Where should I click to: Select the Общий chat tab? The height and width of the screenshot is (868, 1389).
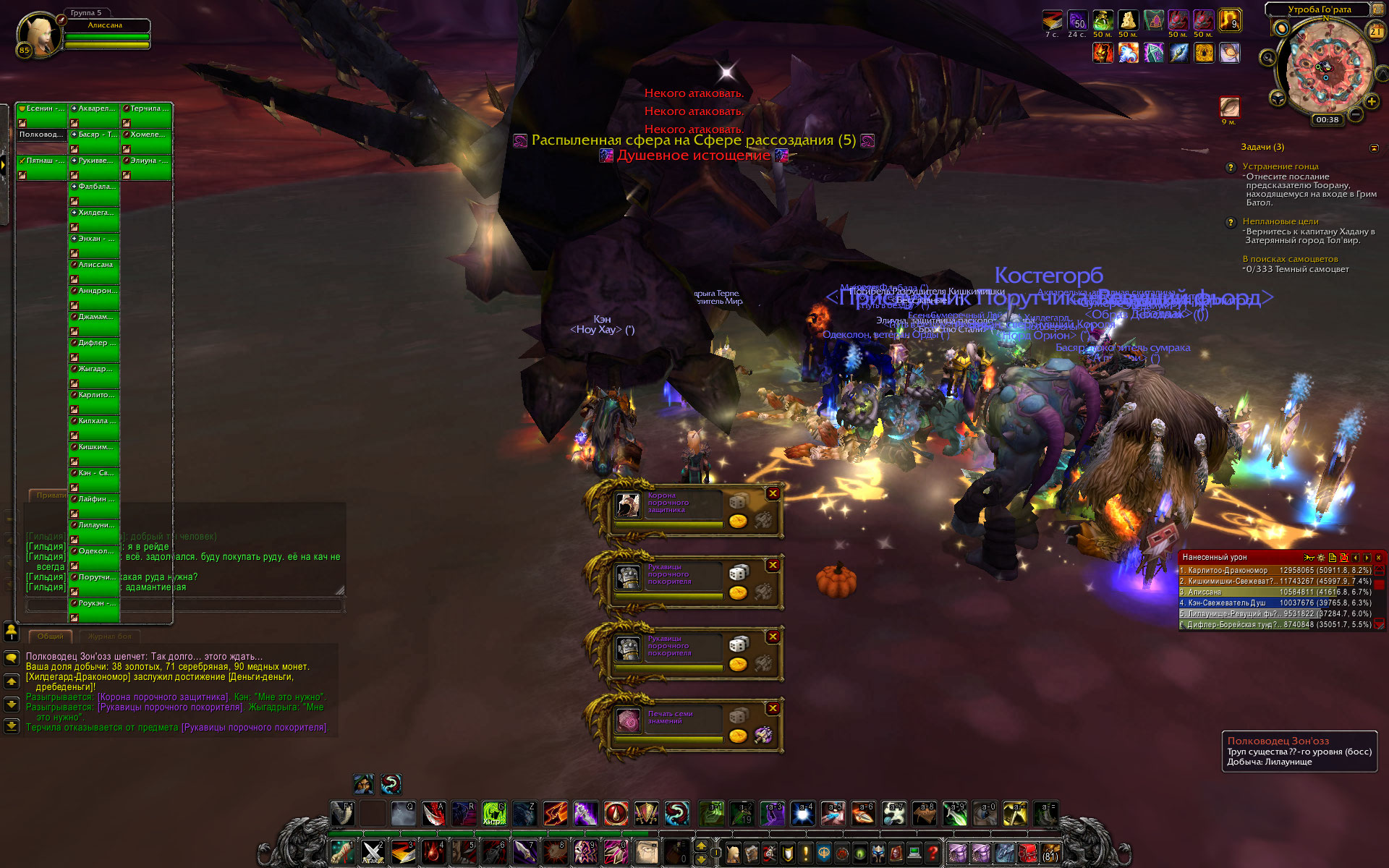[x=51, y=637]
